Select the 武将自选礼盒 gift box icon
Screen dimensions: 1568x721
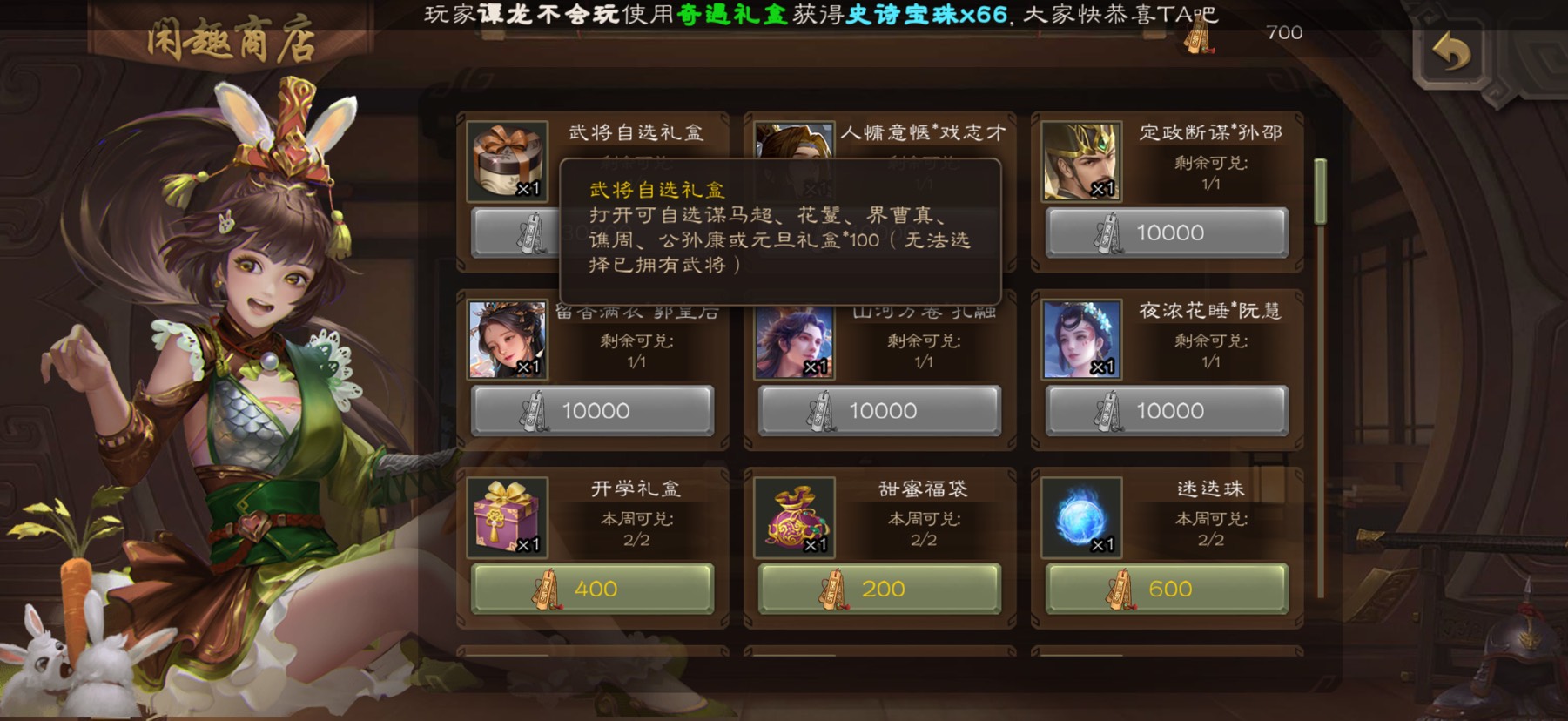pos(507,162)
